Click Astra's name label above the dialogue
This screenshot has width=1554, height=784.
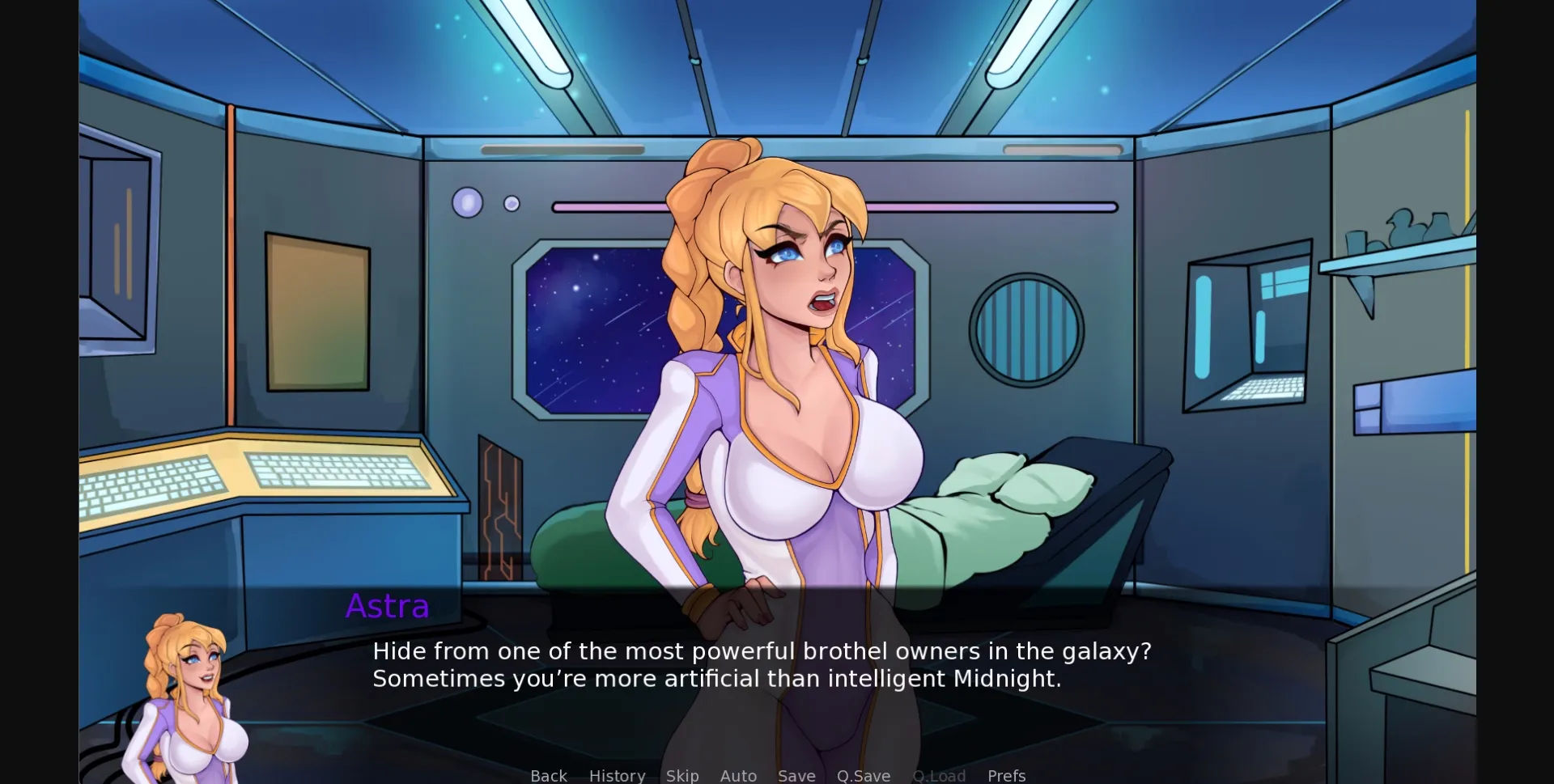point(387,605)
